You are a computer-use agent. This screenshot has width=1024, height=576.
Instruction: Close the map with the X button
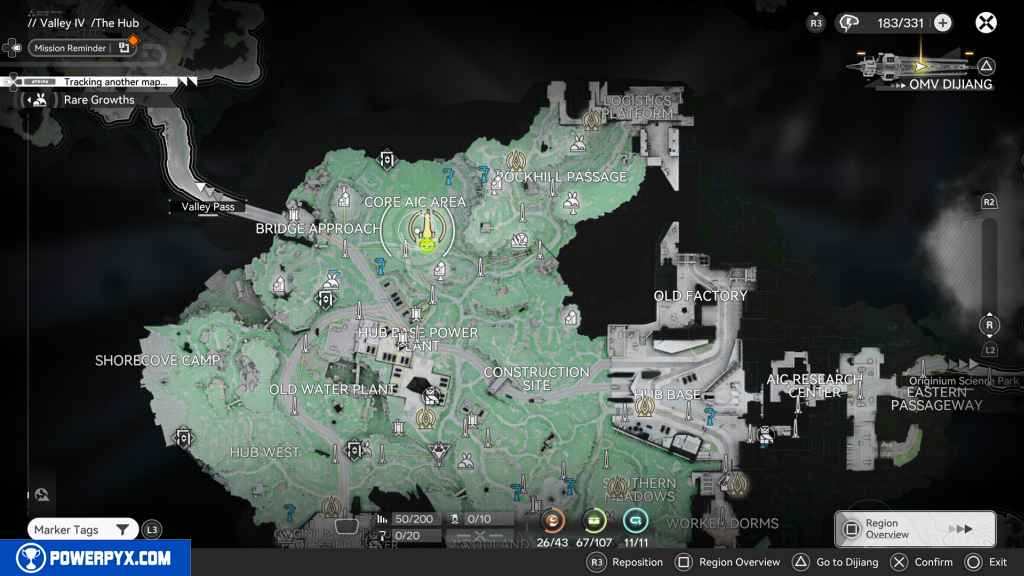986,22
